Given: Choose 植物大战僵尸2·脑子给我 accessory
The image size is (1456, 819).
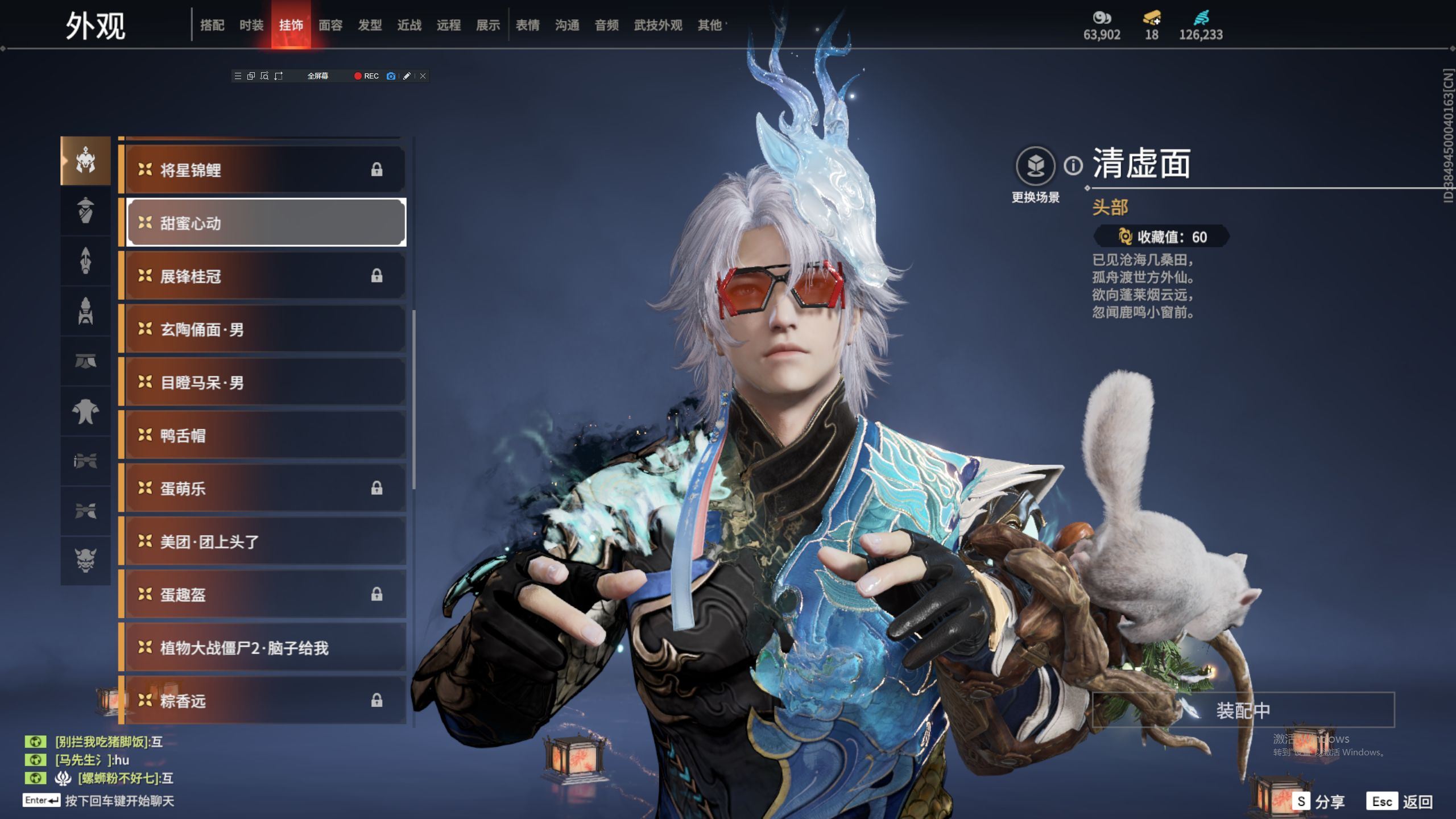Looking at the screenshot, I should [264, 647].
